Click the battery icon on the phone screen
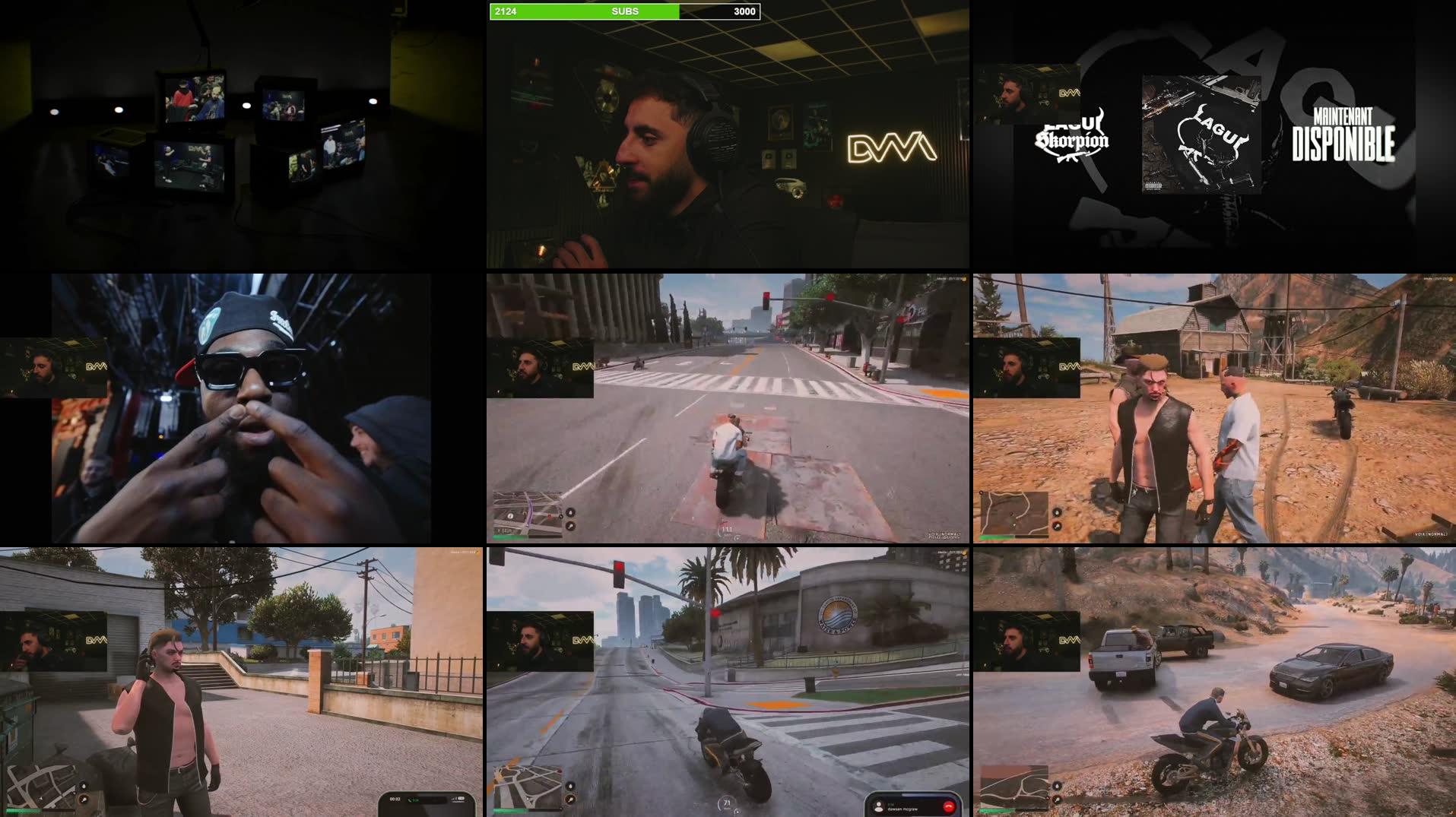This screenshot has width=1456, height=817. [x=461, y=800]
